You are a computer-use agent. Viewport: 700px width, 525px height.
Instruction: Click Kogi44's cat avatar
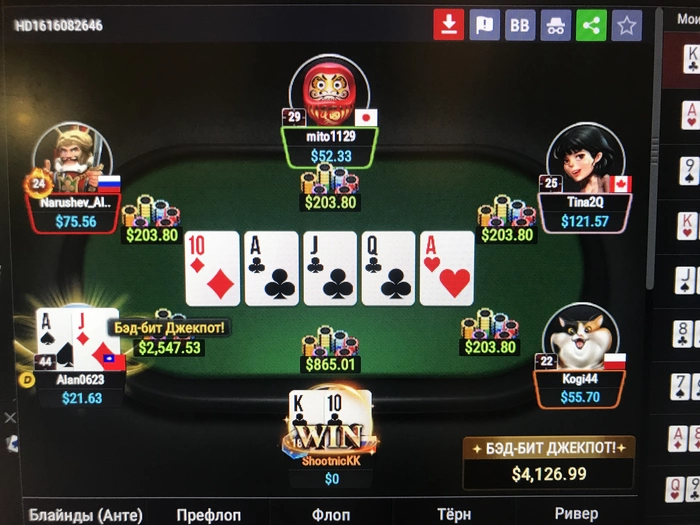pos(578,335)
